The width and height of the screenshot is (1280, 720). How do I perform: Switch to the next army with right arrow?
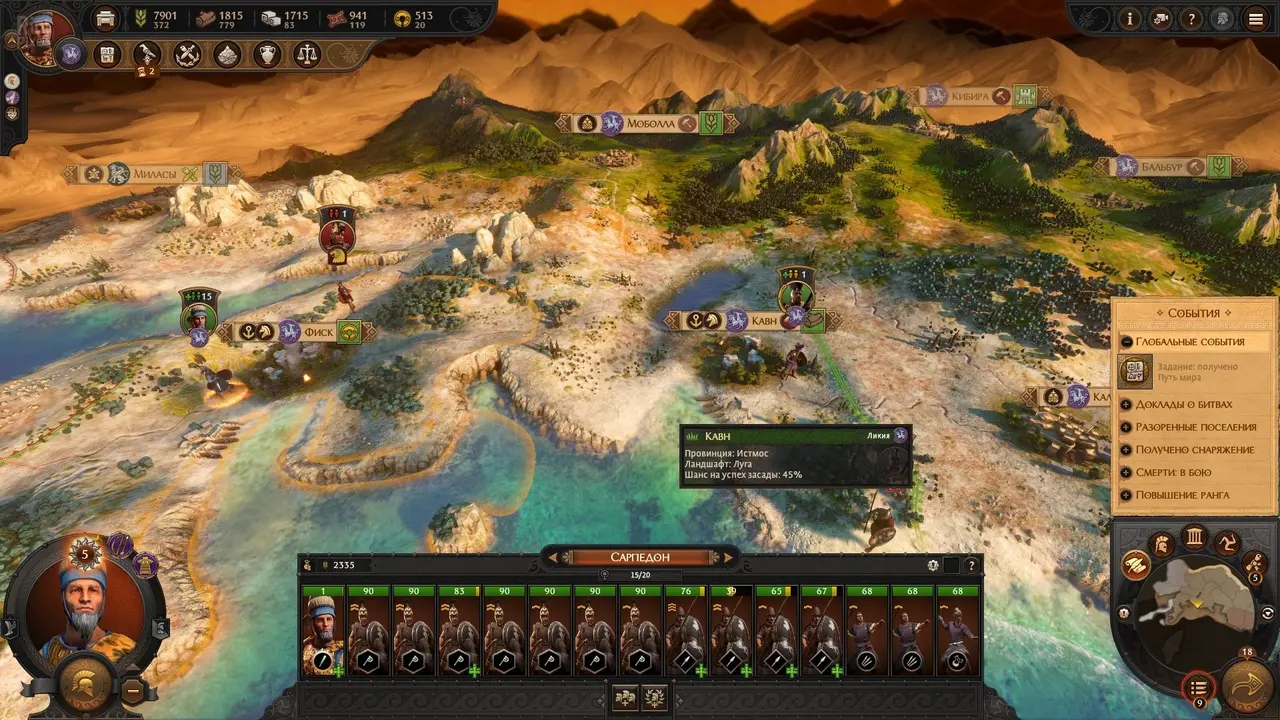(729, 557)
